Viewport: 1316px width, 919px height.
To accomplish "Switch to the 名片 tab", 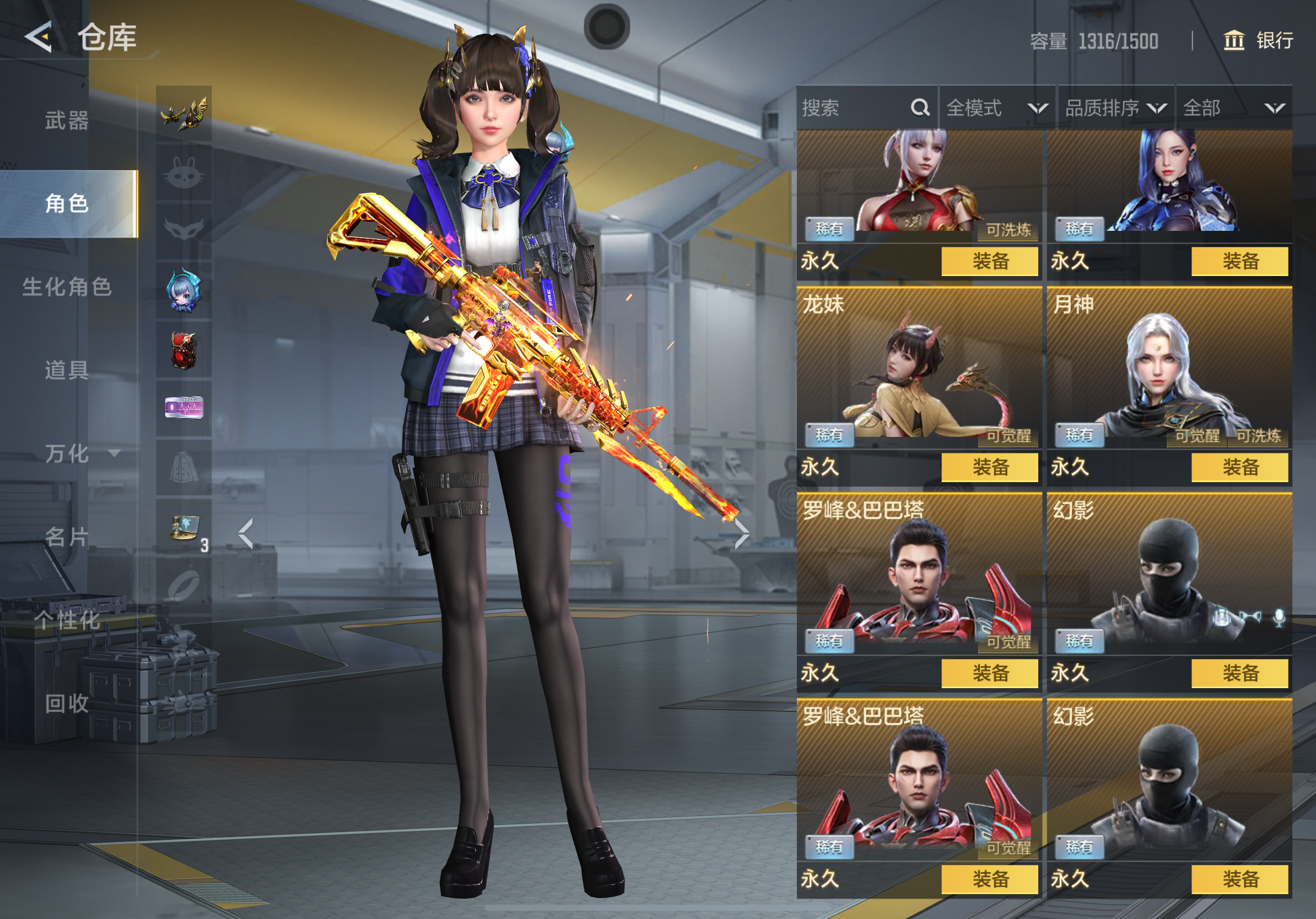I will [67, 537].
